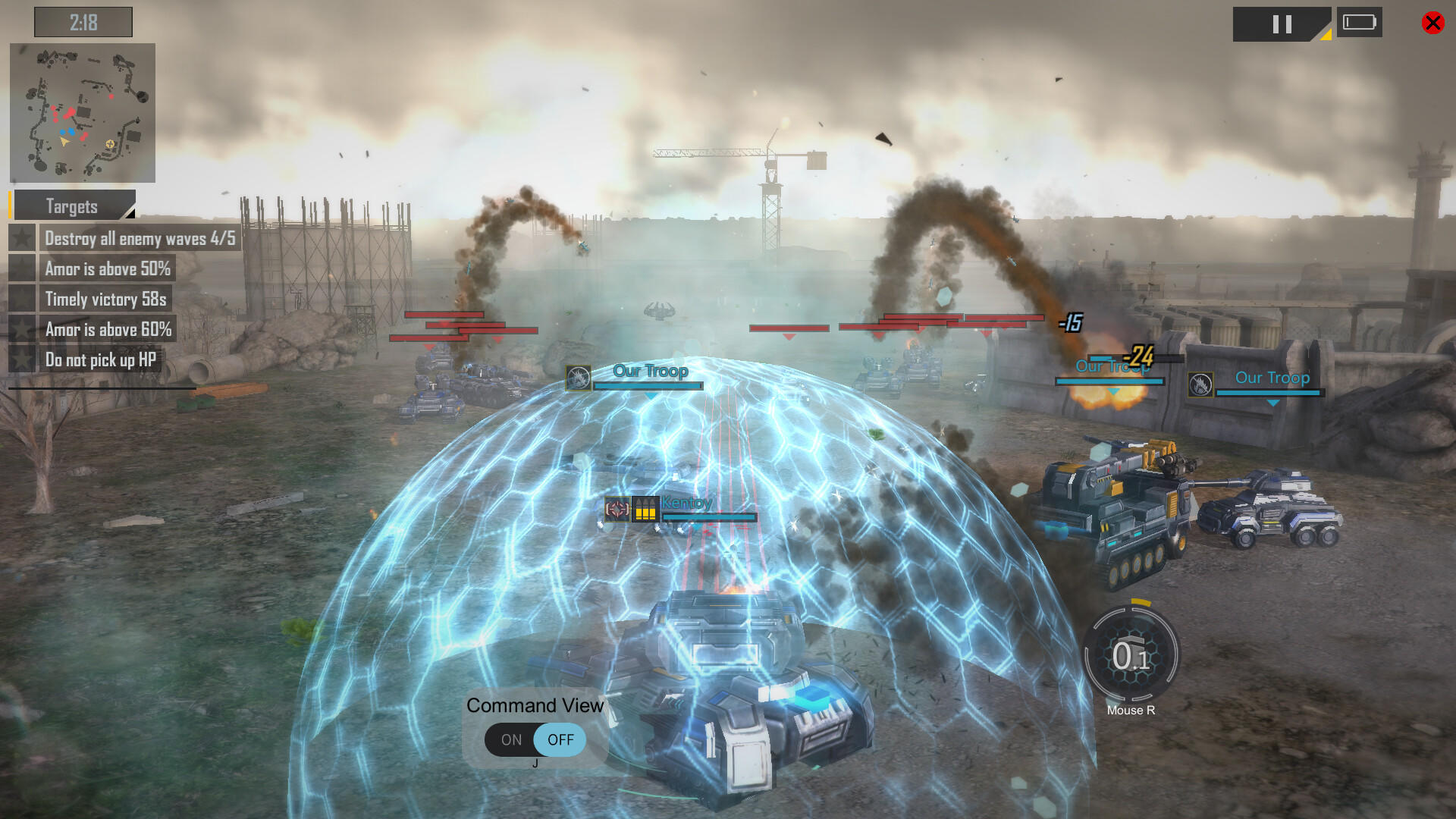Toggle the star for Do not pick up HP
This screenshot has height=819, width=1456.
[21, 359]
